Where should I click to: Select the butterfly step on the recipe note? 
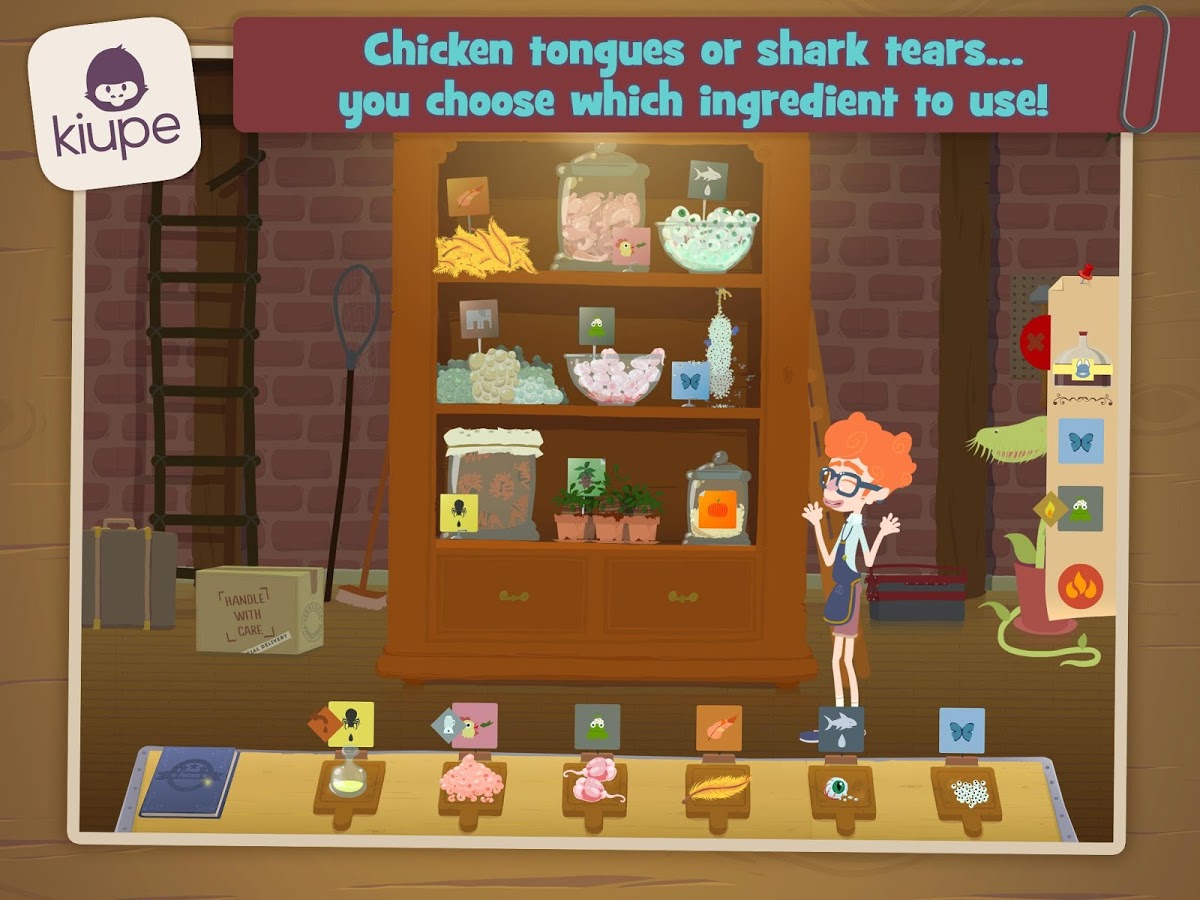click(1080, 440)
